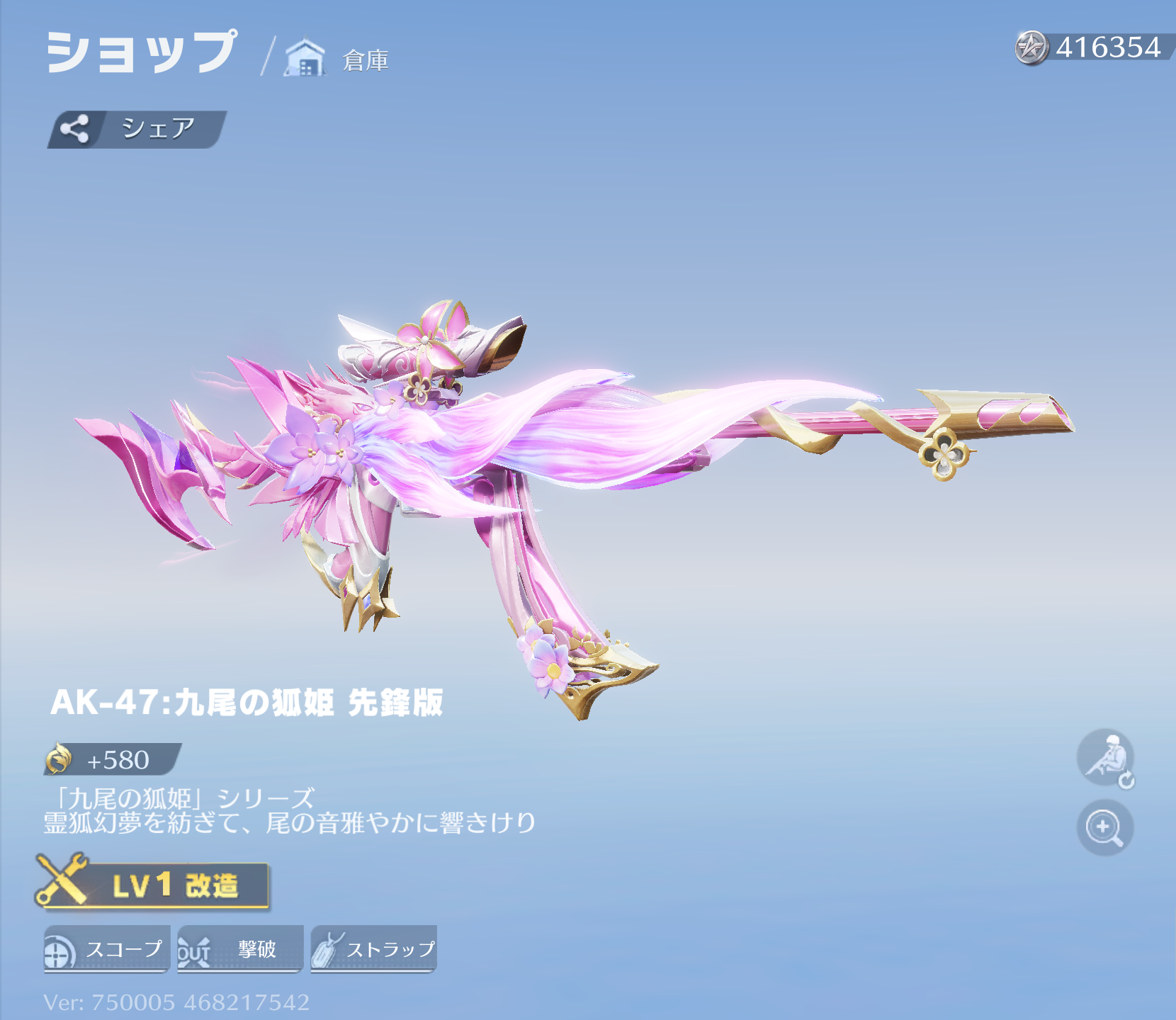Tap the シェア share button
Viewport: 1176px width, 1020px height.
(x=136, y=129)
